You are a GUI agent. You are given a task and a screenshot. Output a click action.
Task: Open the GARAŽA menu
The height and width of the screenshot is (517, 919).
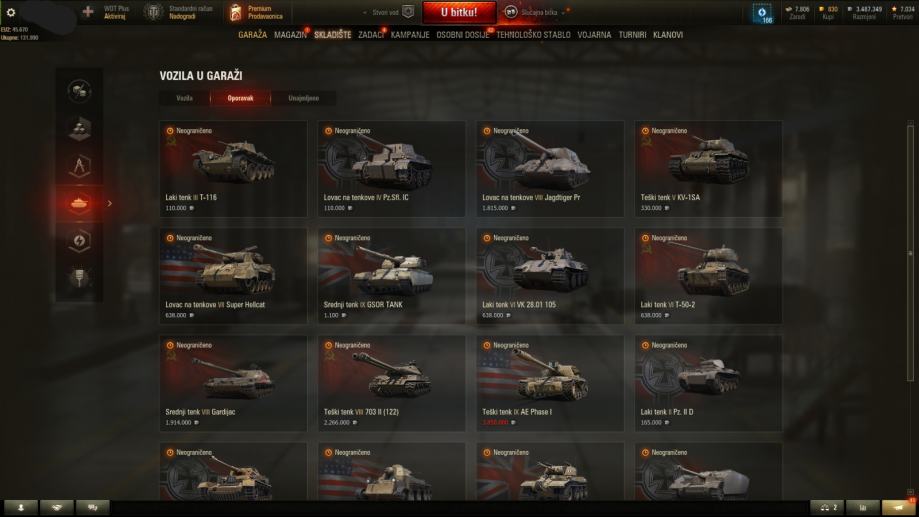point(252,35)
